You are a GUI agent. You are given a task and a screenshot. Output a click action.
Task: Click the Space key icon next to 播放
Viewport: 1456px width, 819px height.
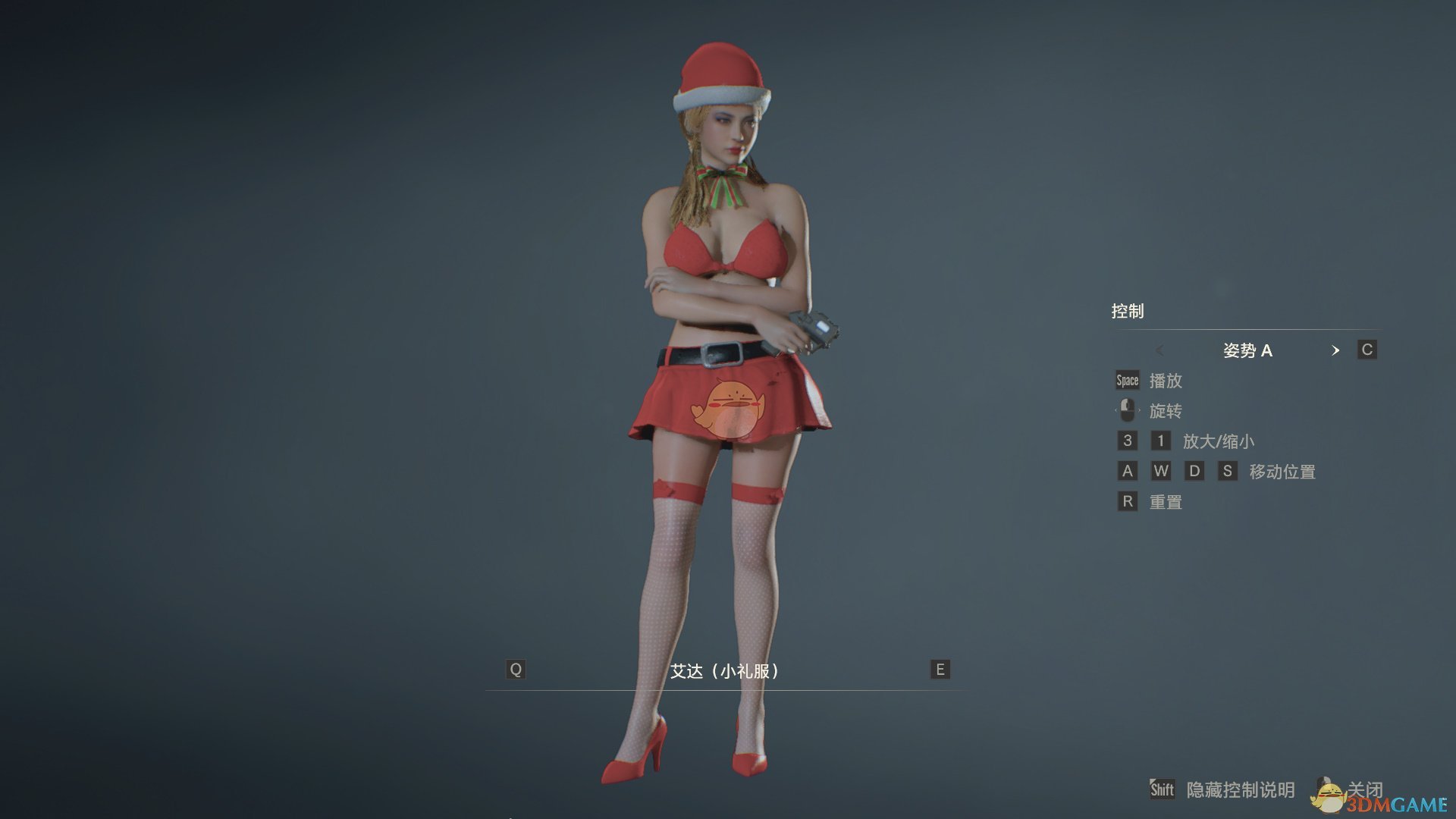tap(1127, 381)
